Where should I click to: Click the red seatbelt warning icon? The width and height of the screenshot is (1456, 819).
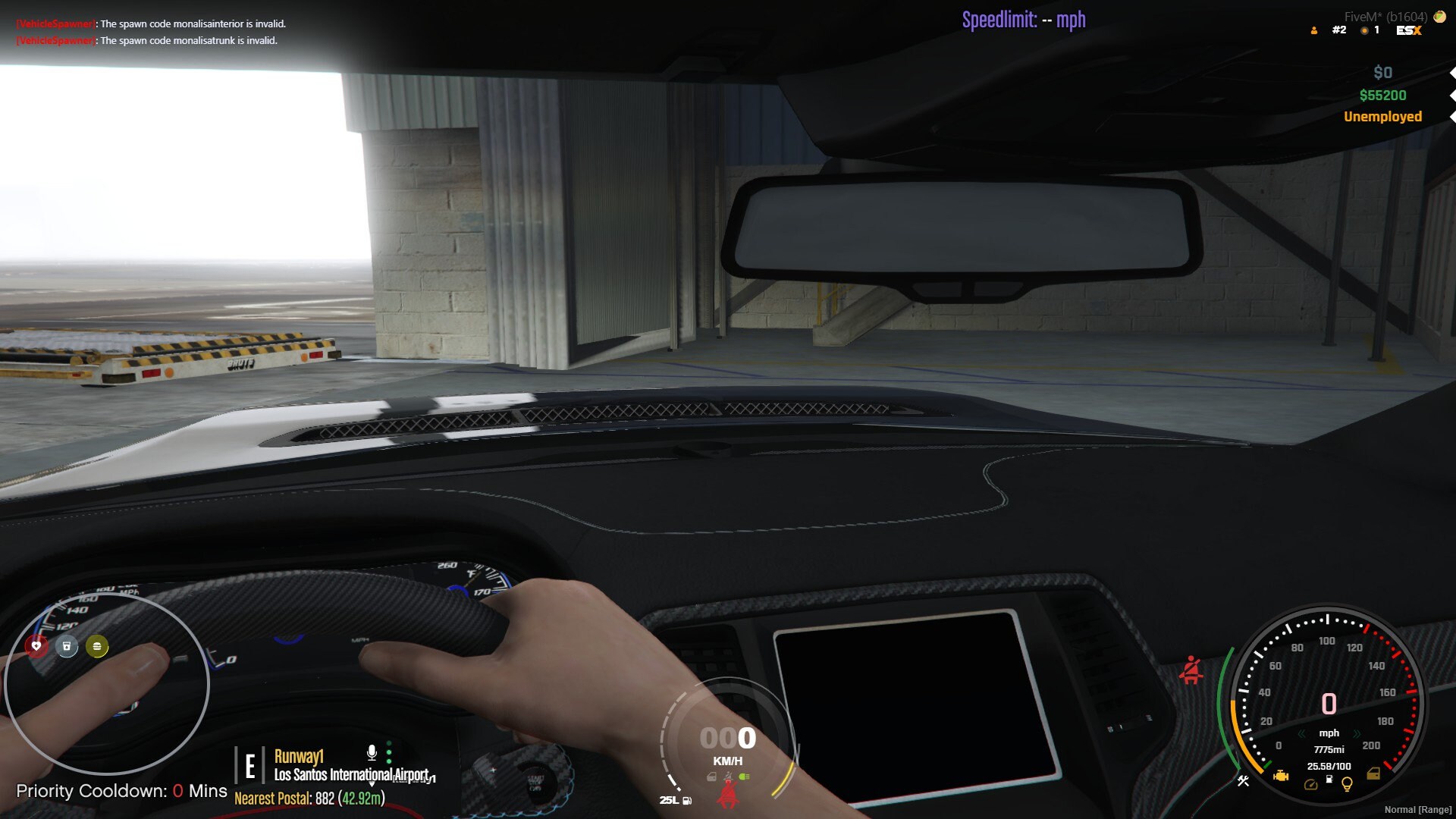coord(1193,671)
